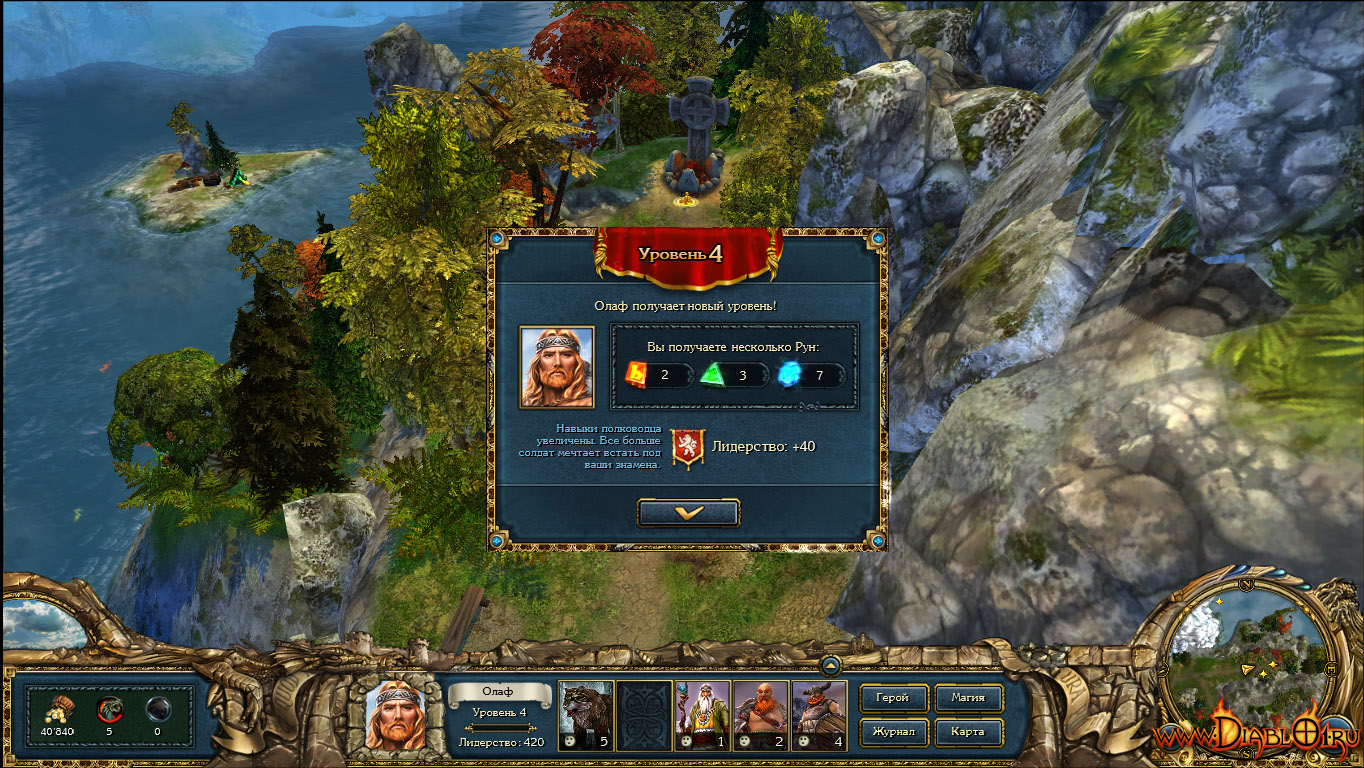Click the dark orb resource icon
Screen dimensions: 1364x768
157,710
